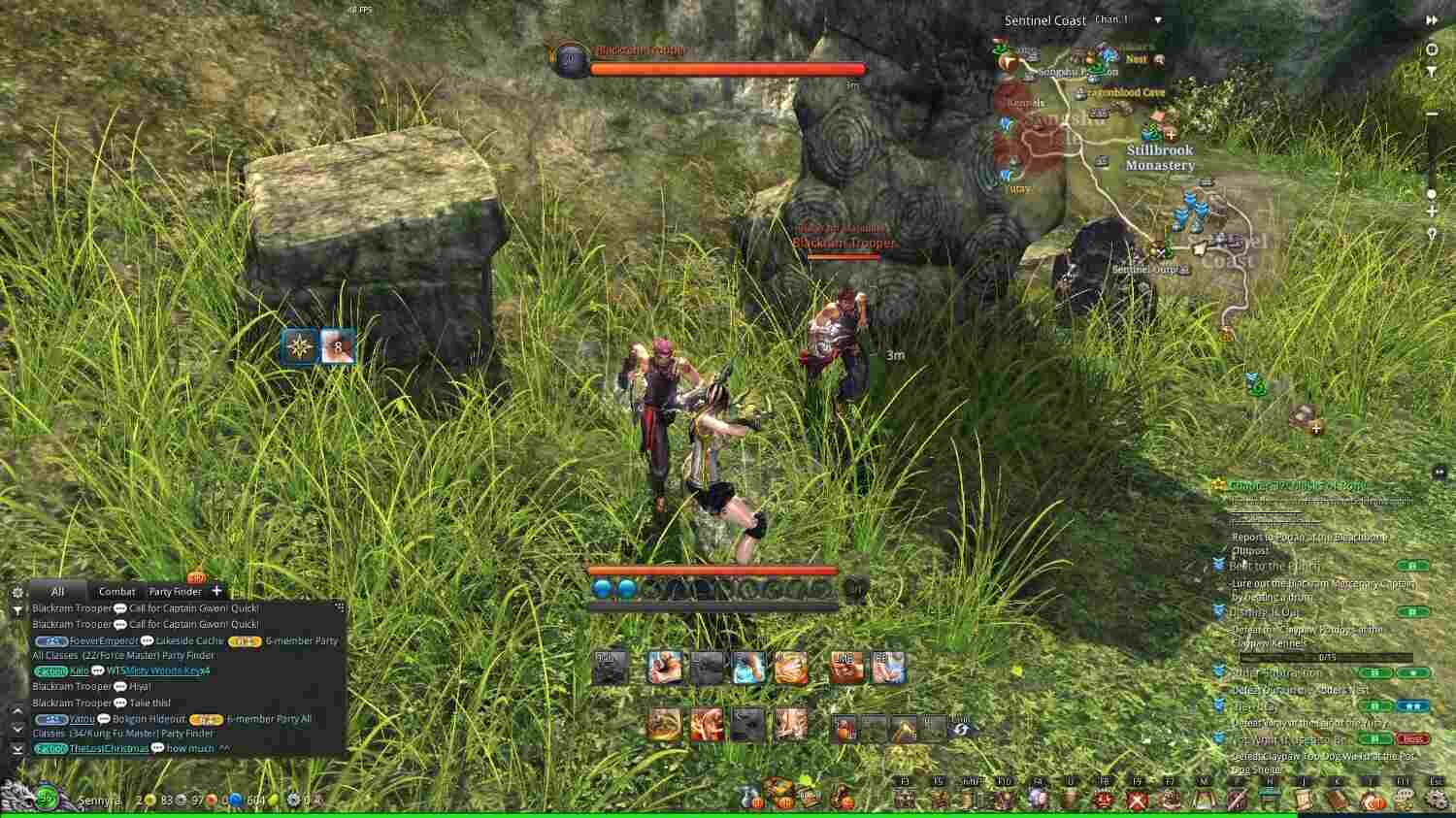This screenshot has height=818, width=1456.
Task: Click the RB skill icon on the hotbar
Action: [890, 666]
